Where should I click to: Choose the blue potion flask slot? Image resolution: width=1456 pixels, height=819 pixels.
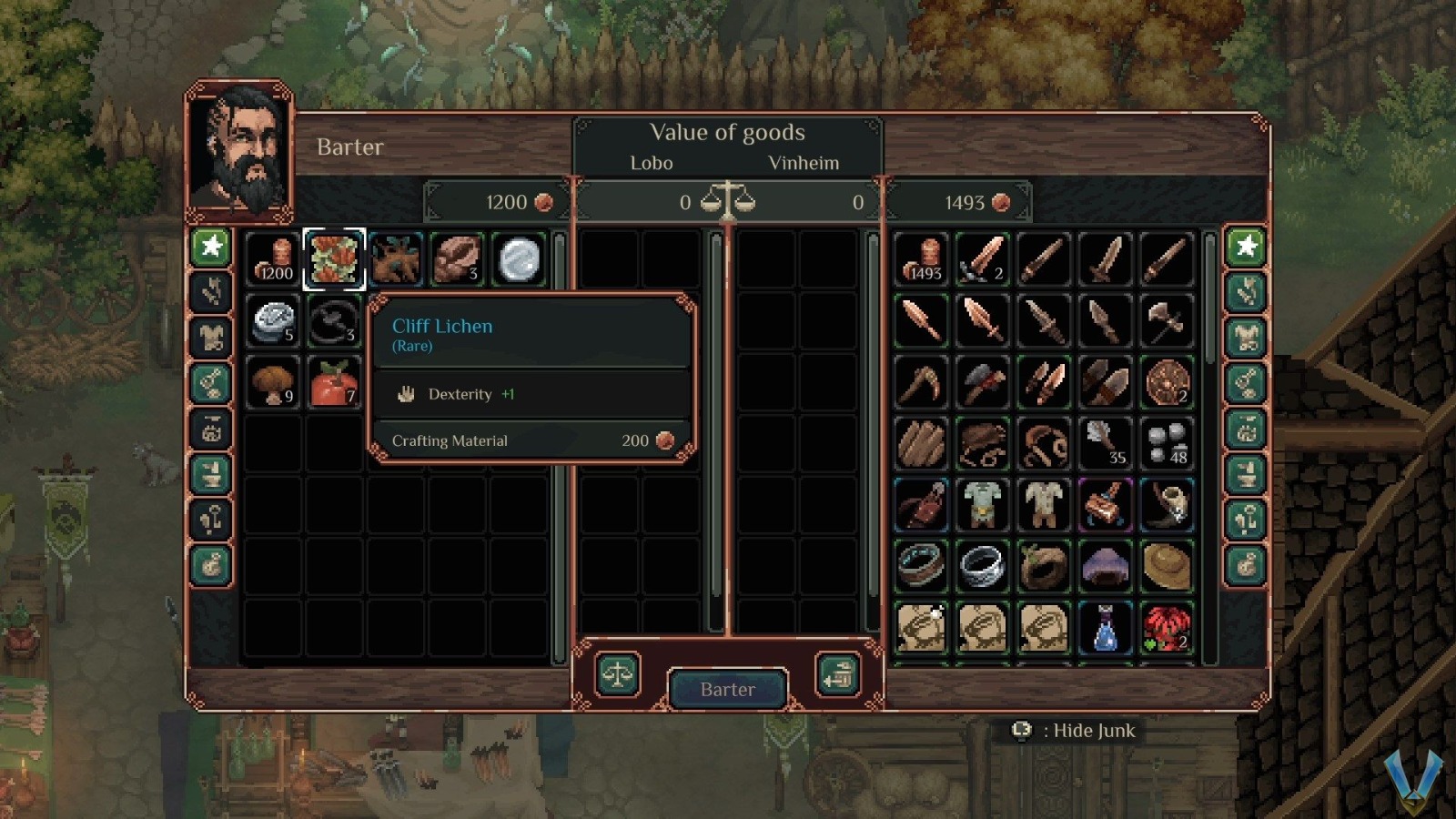(x=1106, y=628)
